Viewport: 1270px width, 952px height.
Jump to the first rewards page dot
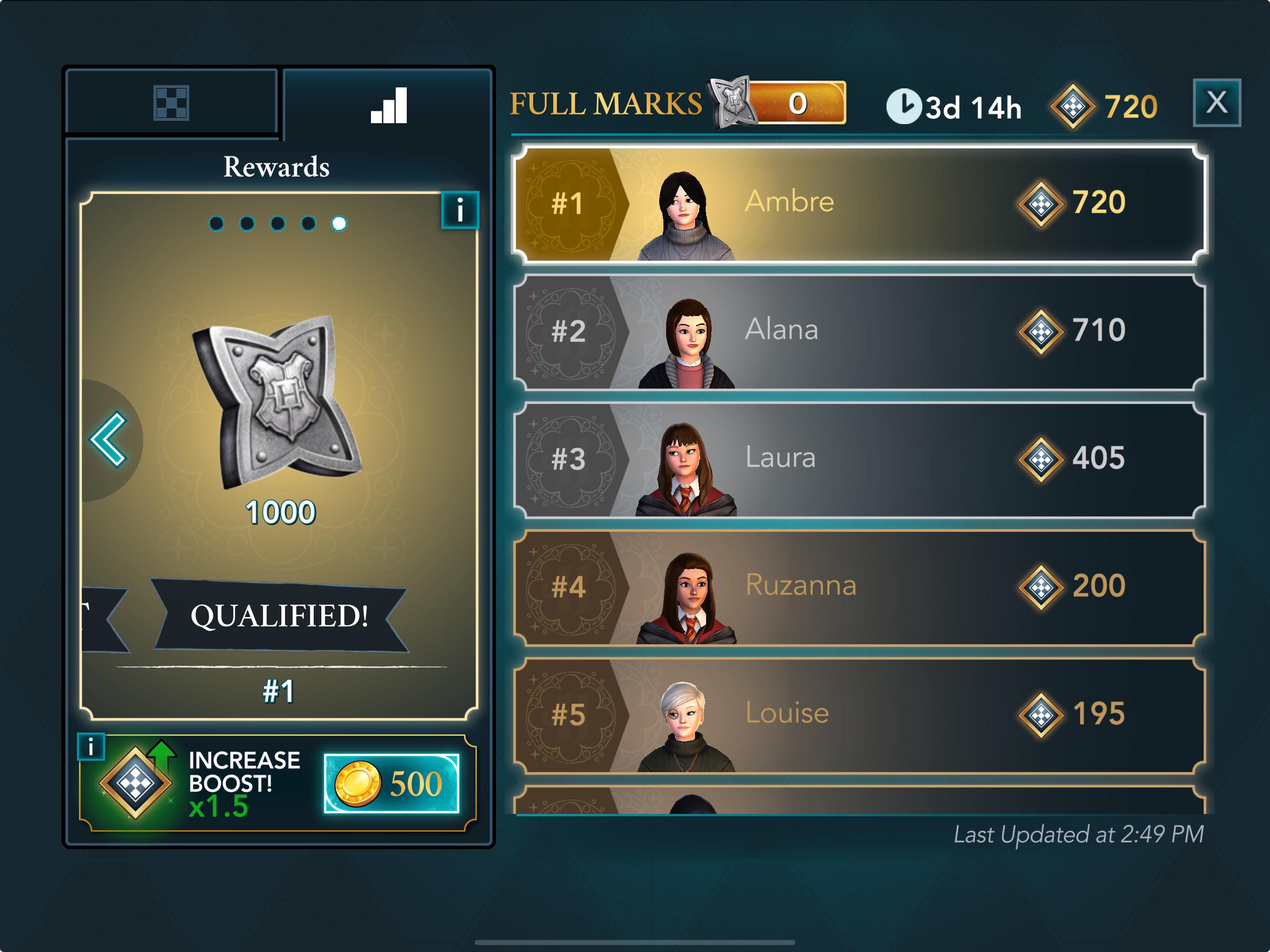217,224
